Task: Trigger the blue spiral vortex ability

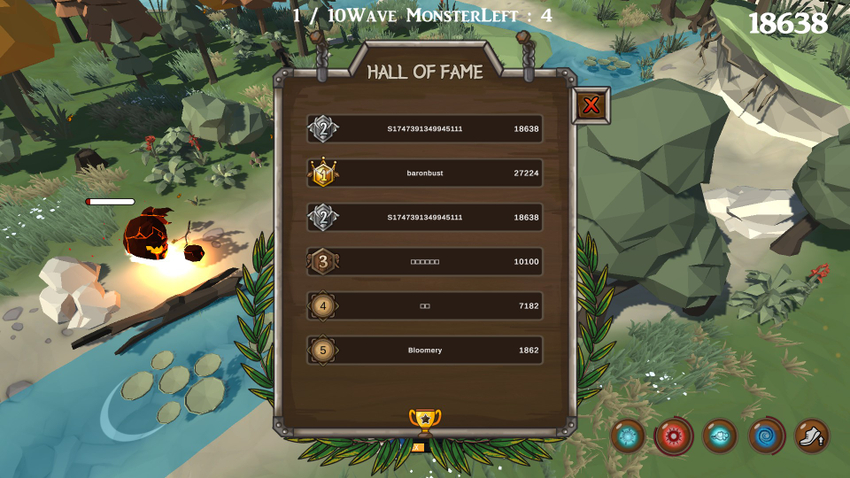Action: pyautogui.click(x=765, y=436)
